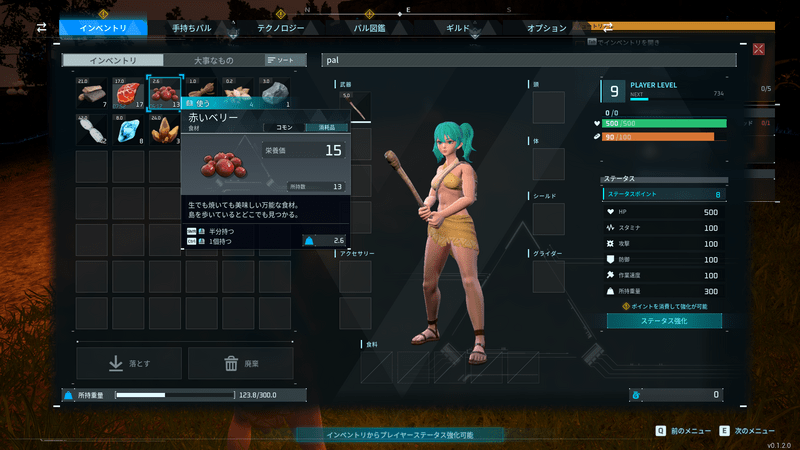Click the 落とす drop button
This screenshot has height=450, width=800.
[x=129, y=364]
